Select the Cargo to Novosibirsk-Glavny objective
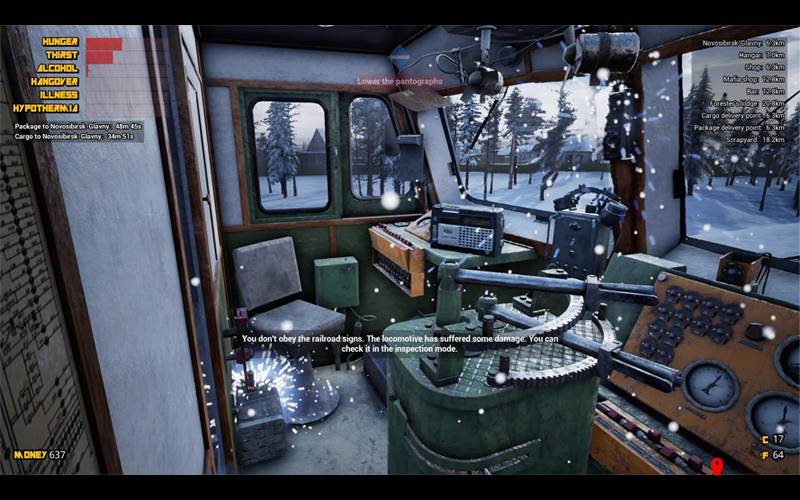Viewport: 800px width, 500px height. (x=78, y=137)
